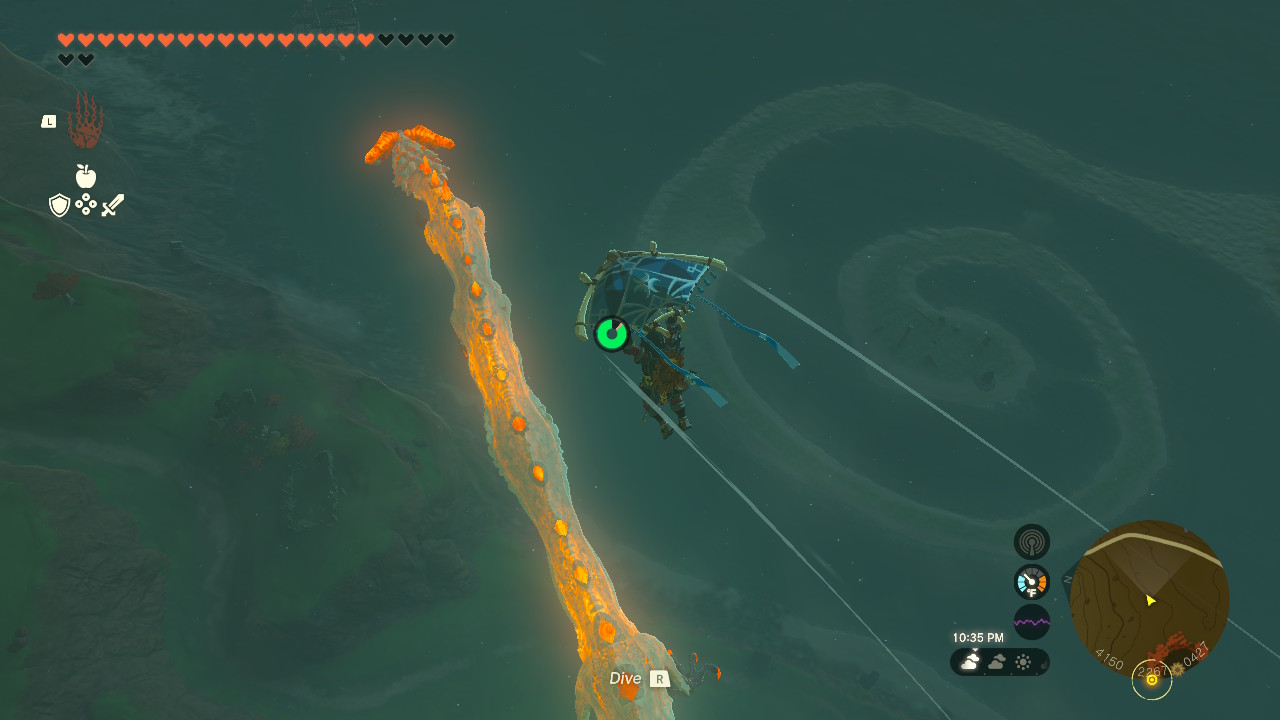The width and height of the screenshot is (1280, 720).
Task: Expand the yellow player arrow on the minimap
Action: click(x=1150, y=601)
